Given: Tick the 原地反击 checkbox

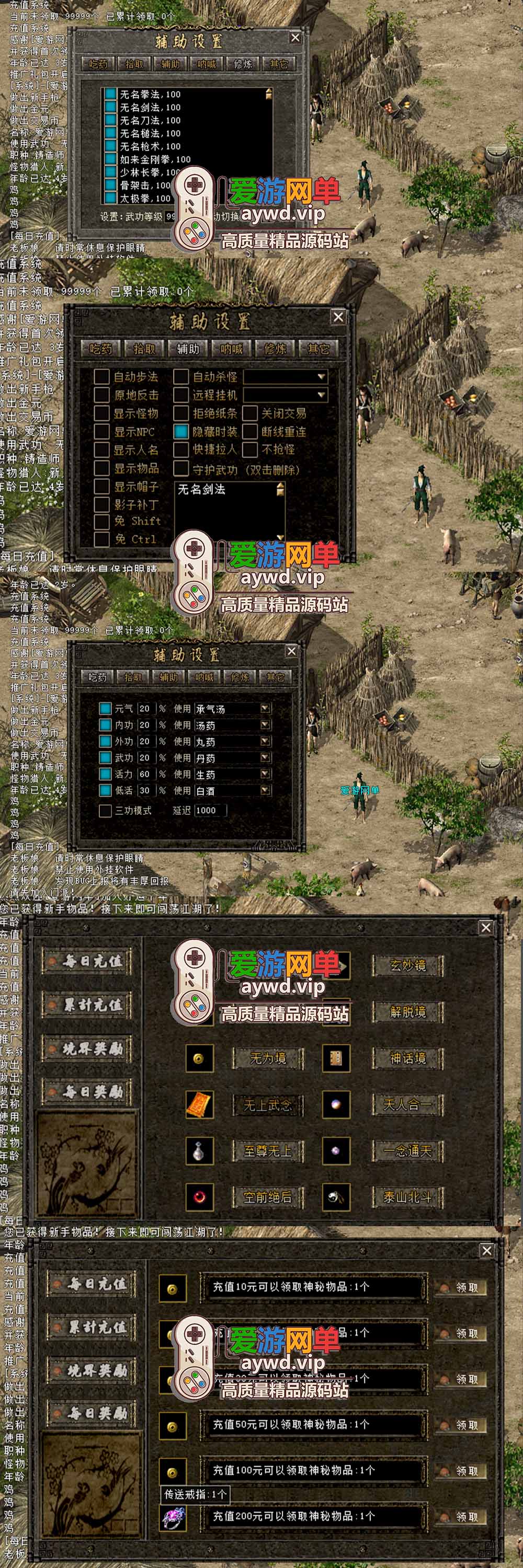Looking at the screenshot, I should point(101,395).
